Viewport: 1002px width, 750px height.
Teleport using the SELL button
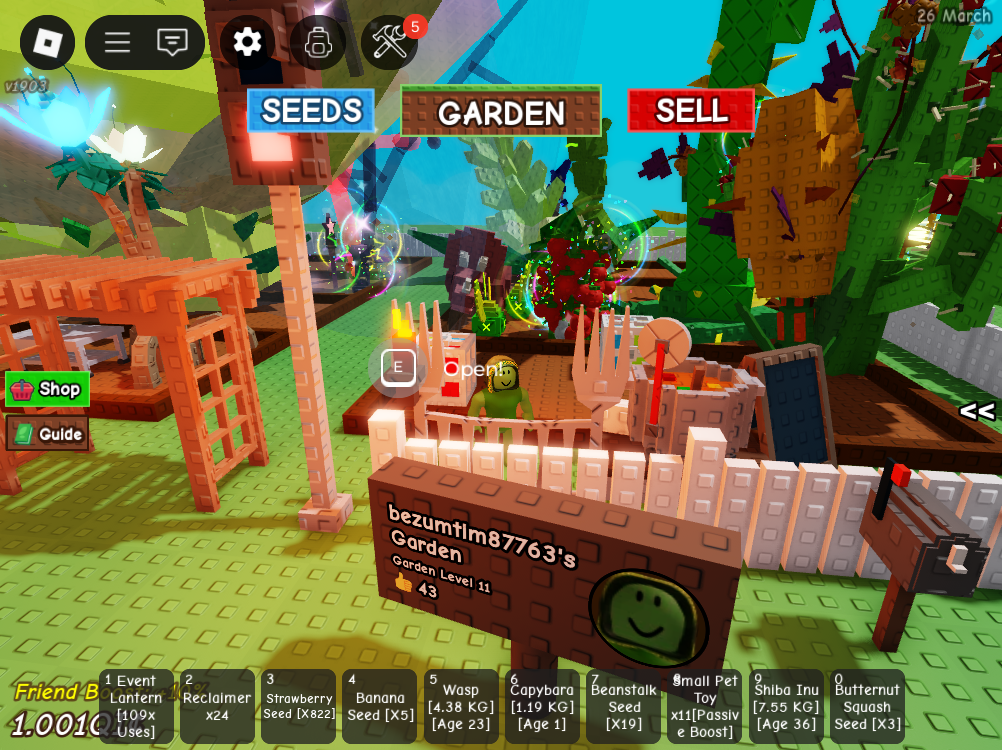[x=691, y=111]
